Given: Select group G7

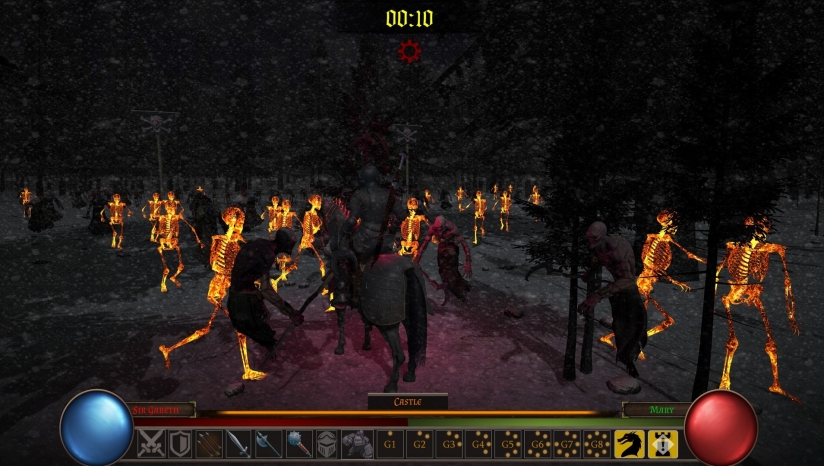Looking at the screenshot, I should [x=568, y=443].
